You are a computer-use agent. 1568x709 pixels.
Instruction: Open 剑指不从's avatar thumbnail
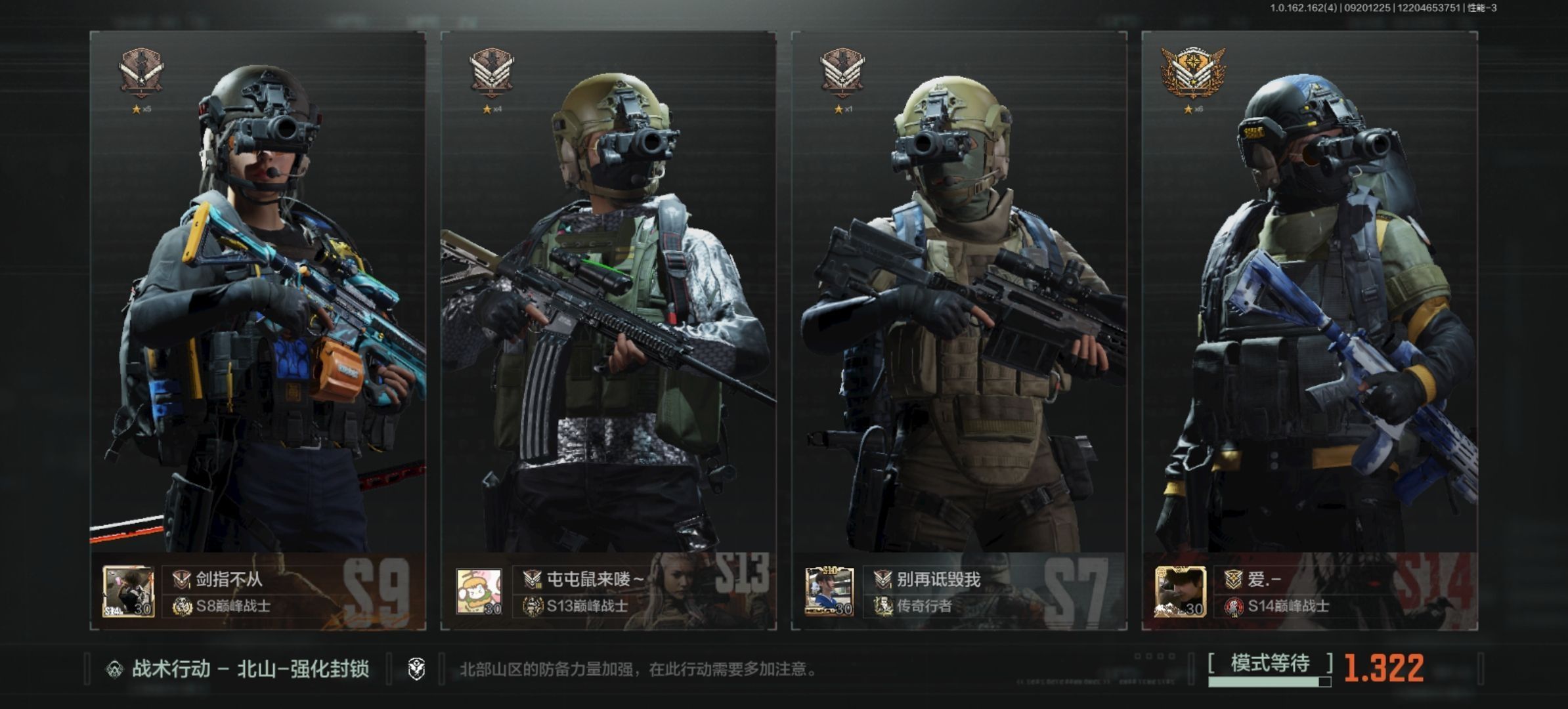pyautogui.click(x=129, y=592)
